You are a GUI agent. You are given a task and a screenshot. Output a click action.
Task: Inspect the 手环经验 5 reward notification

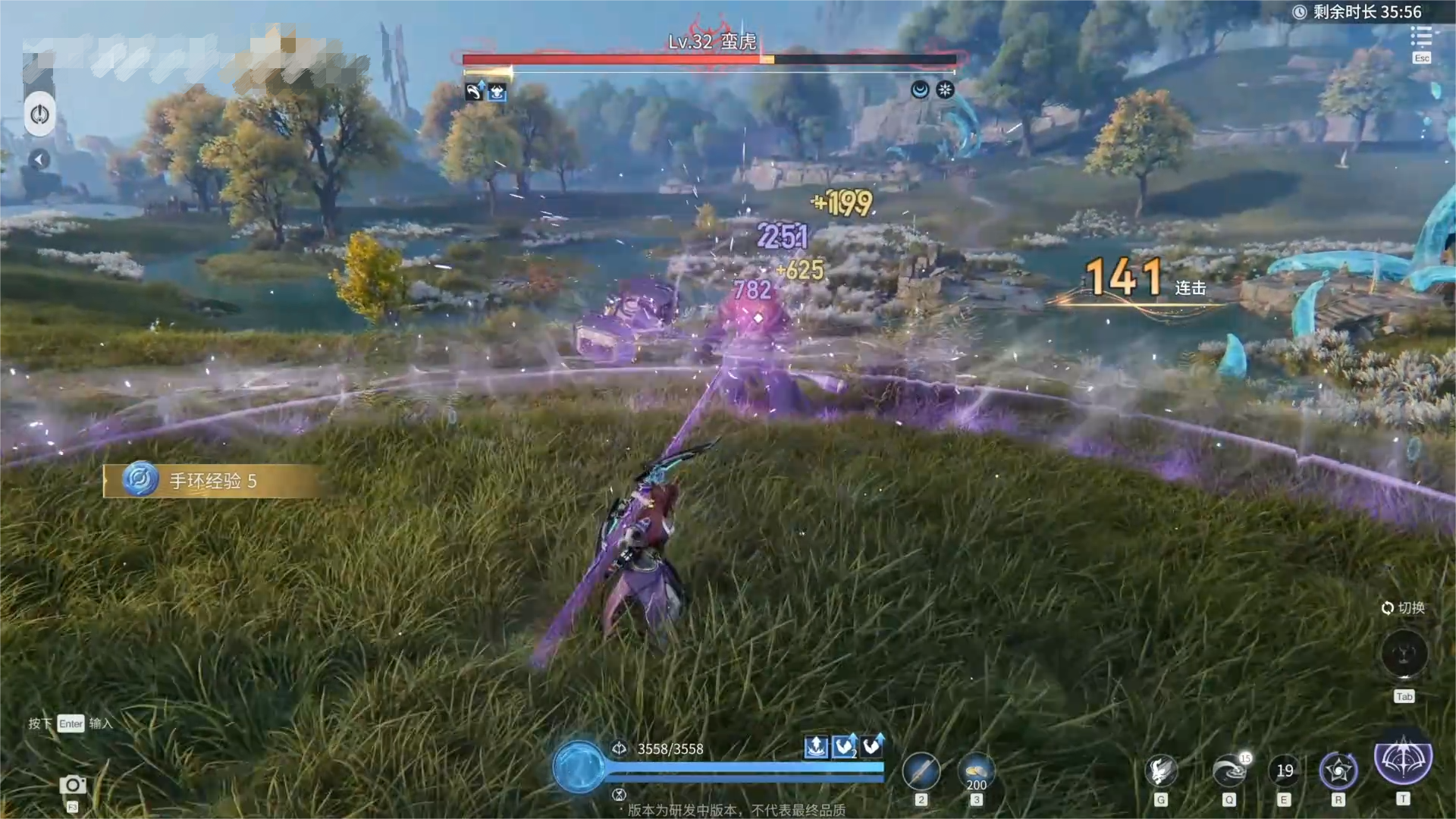click(x=212, y=481)
